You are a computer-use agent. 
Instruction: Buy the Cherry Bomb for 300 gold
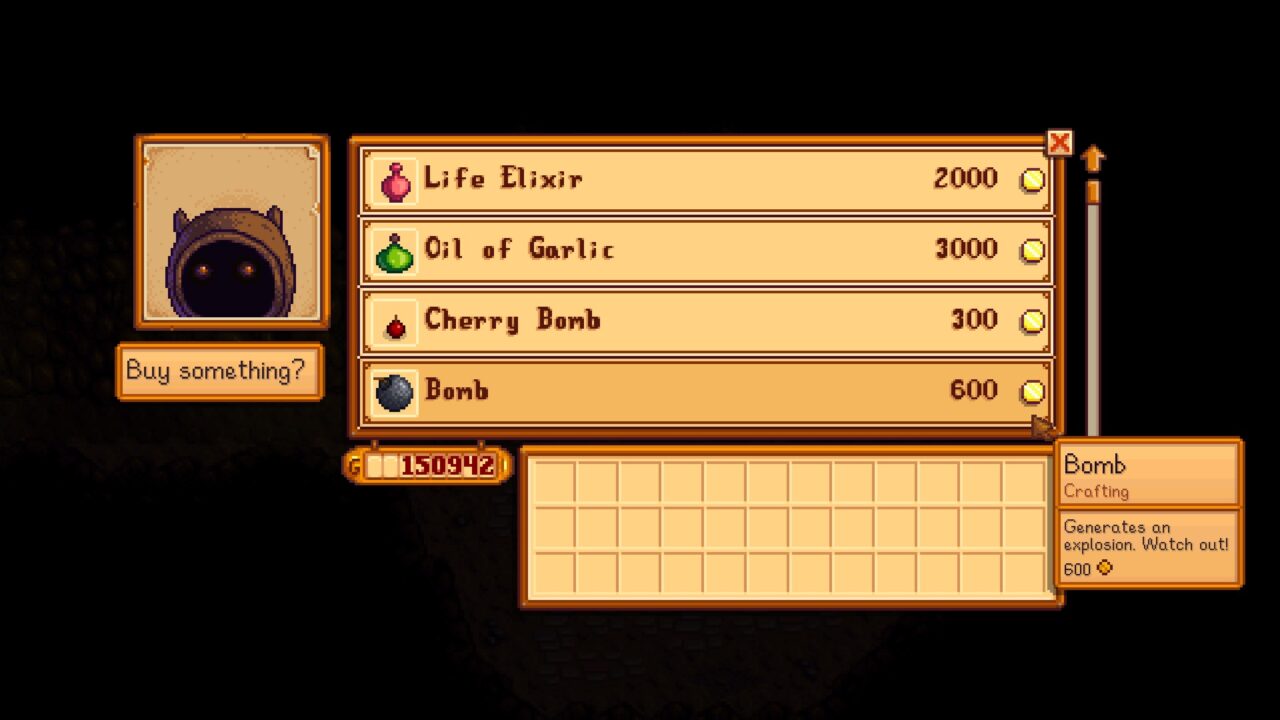click(x=700, y=320)
